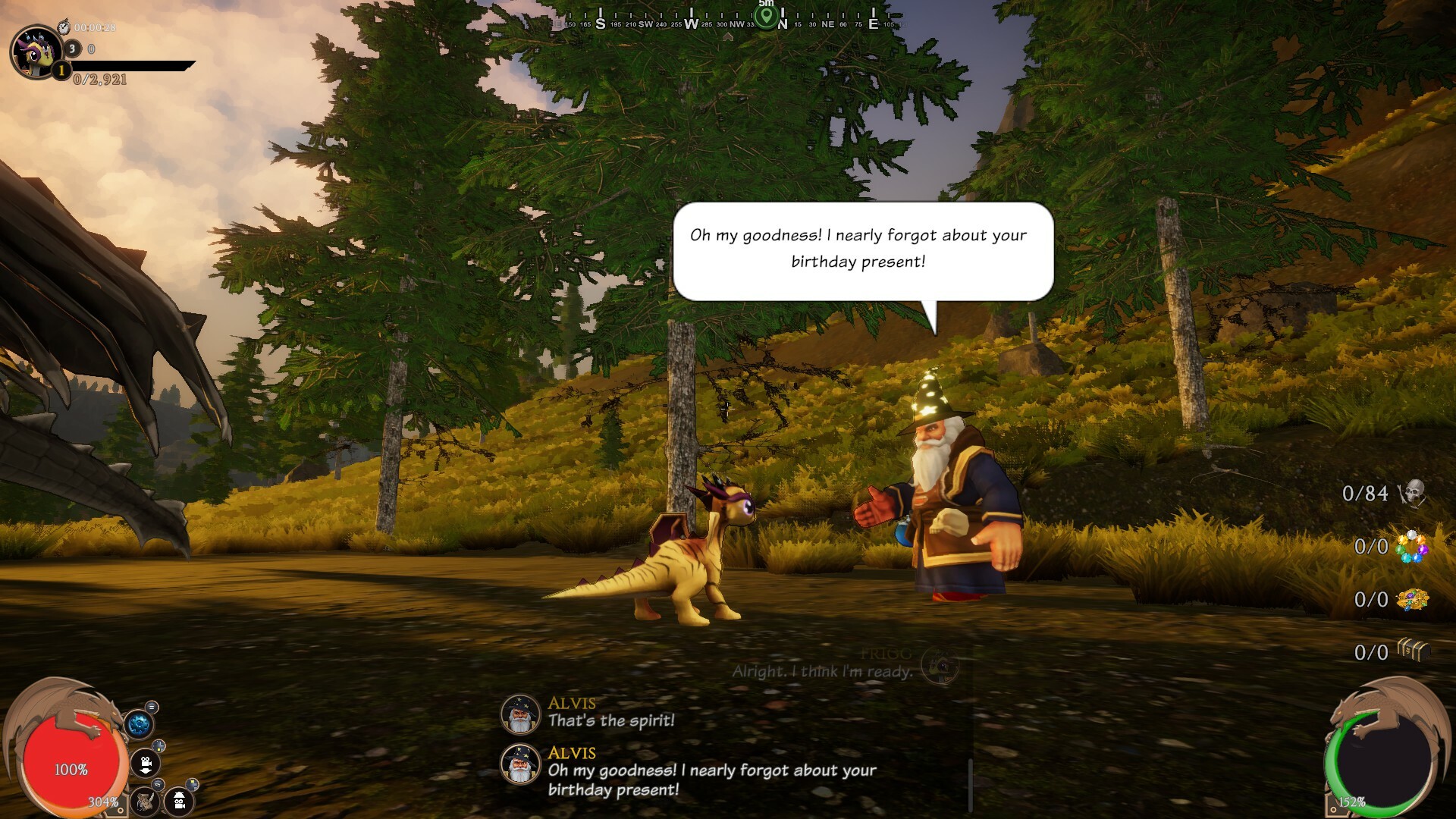Toggle the keybind badge on the spectate icon

coord(192,783)
